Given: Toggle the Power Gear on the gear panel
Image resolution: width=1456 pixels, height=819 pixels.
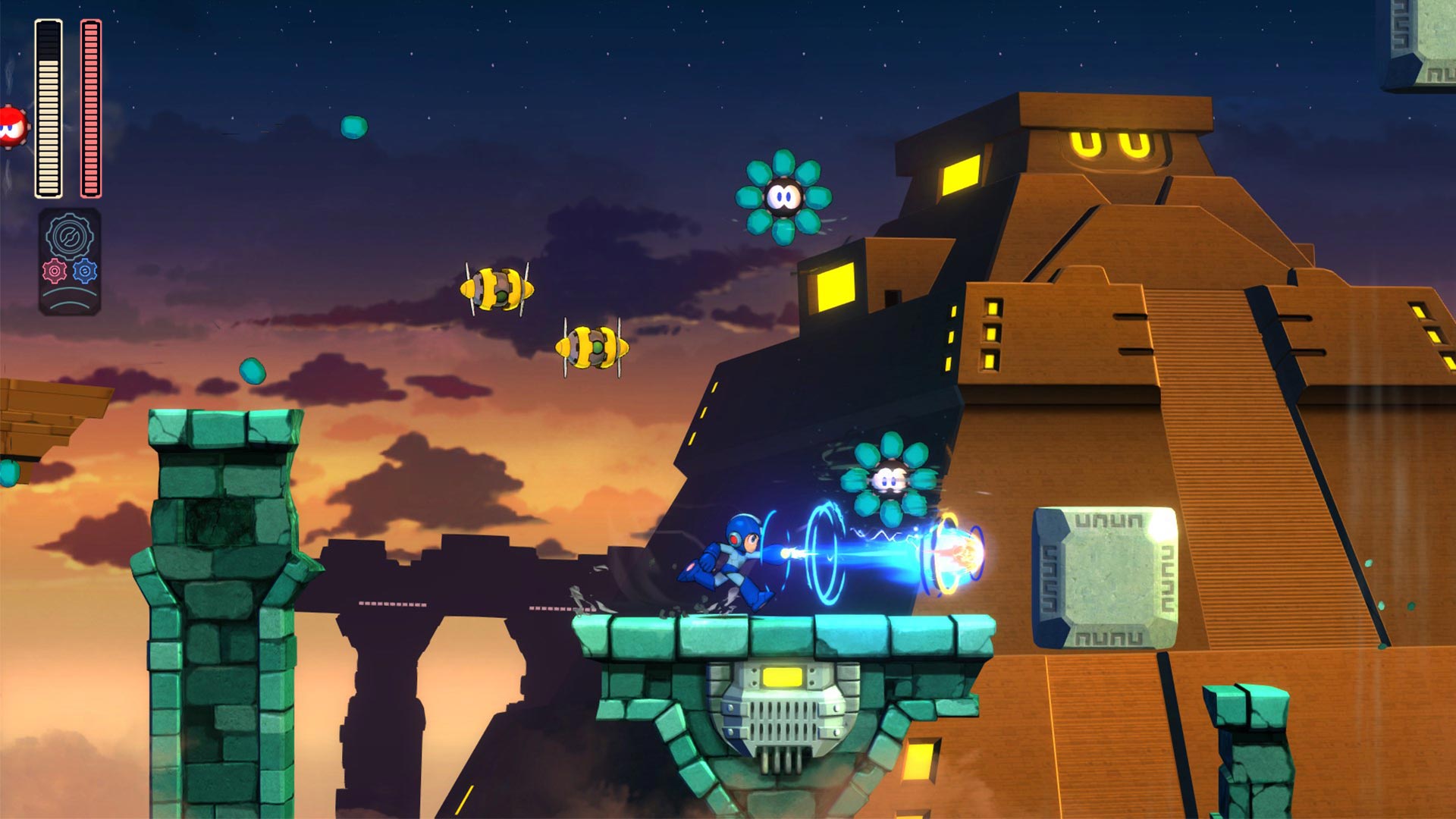Looking at the screenshot, I should pos(55,271).
